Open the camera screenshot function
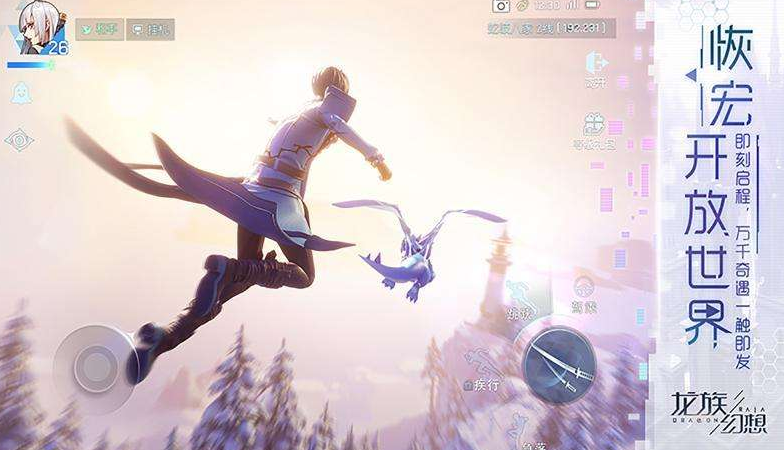This screenshot has width=784, height=450. (501, 6)
